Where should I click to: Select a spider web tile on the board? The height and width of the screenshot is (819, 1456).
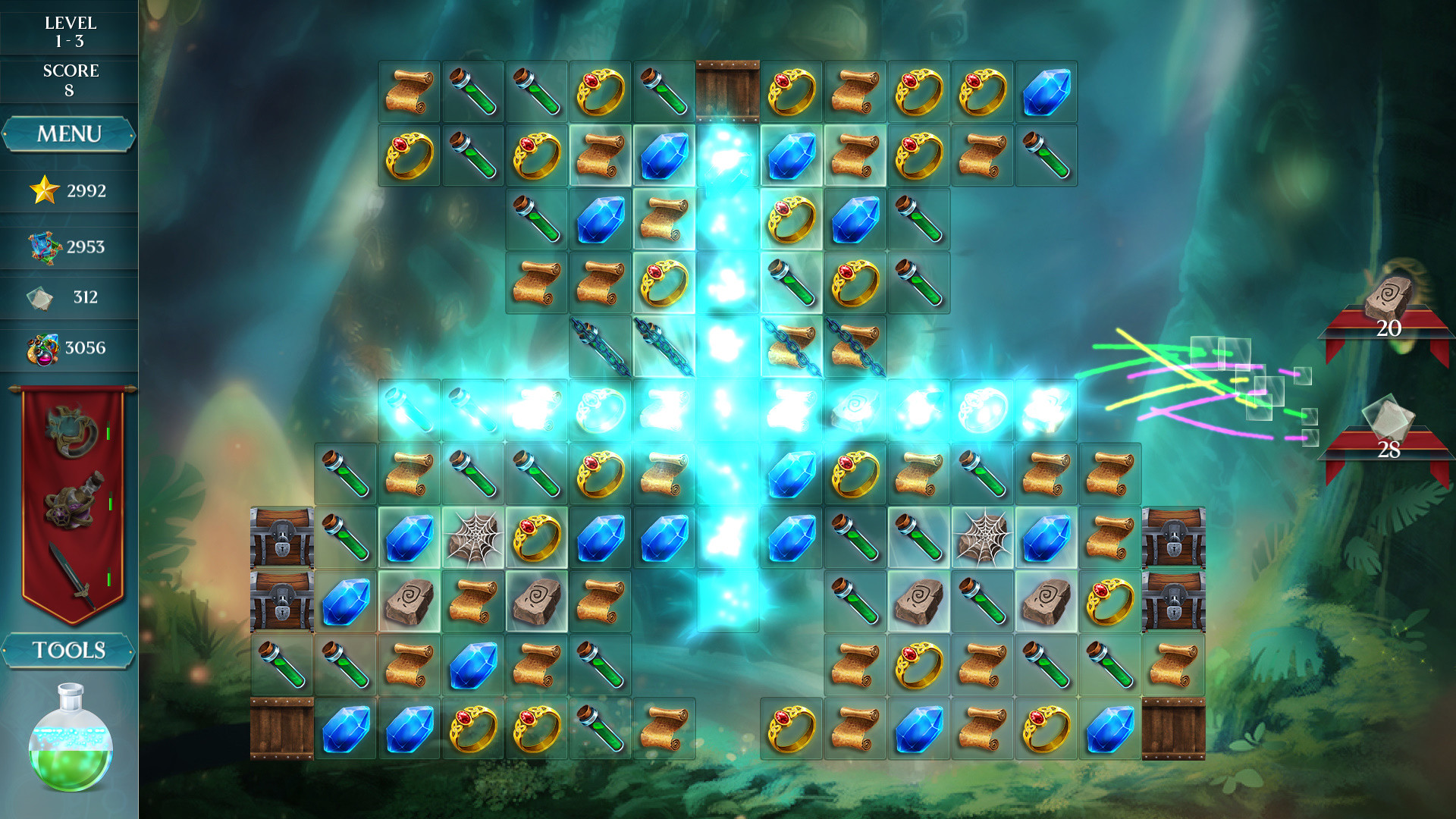[474, 536]
